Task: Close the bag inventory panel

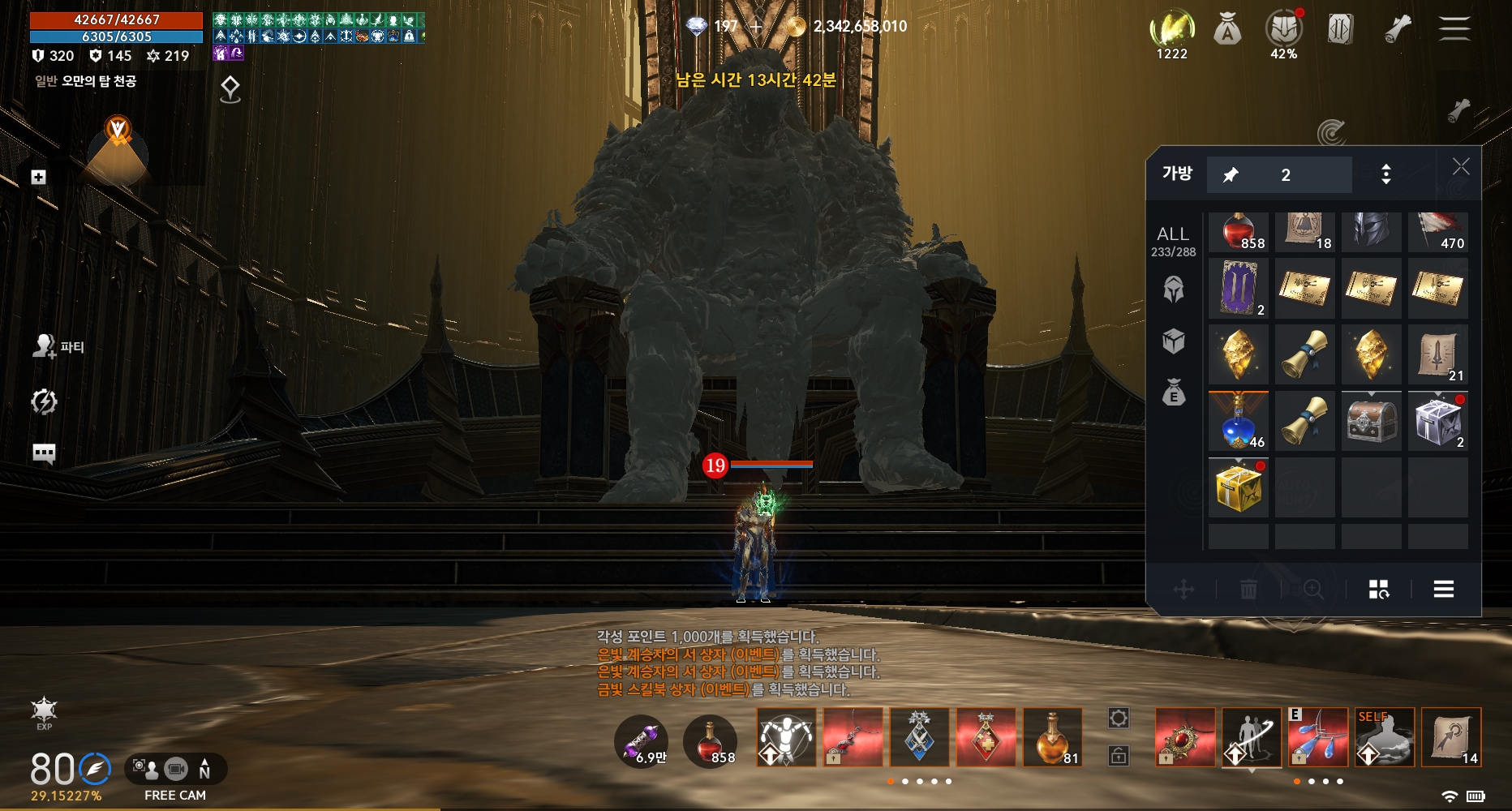Action: coord(1460,167)
